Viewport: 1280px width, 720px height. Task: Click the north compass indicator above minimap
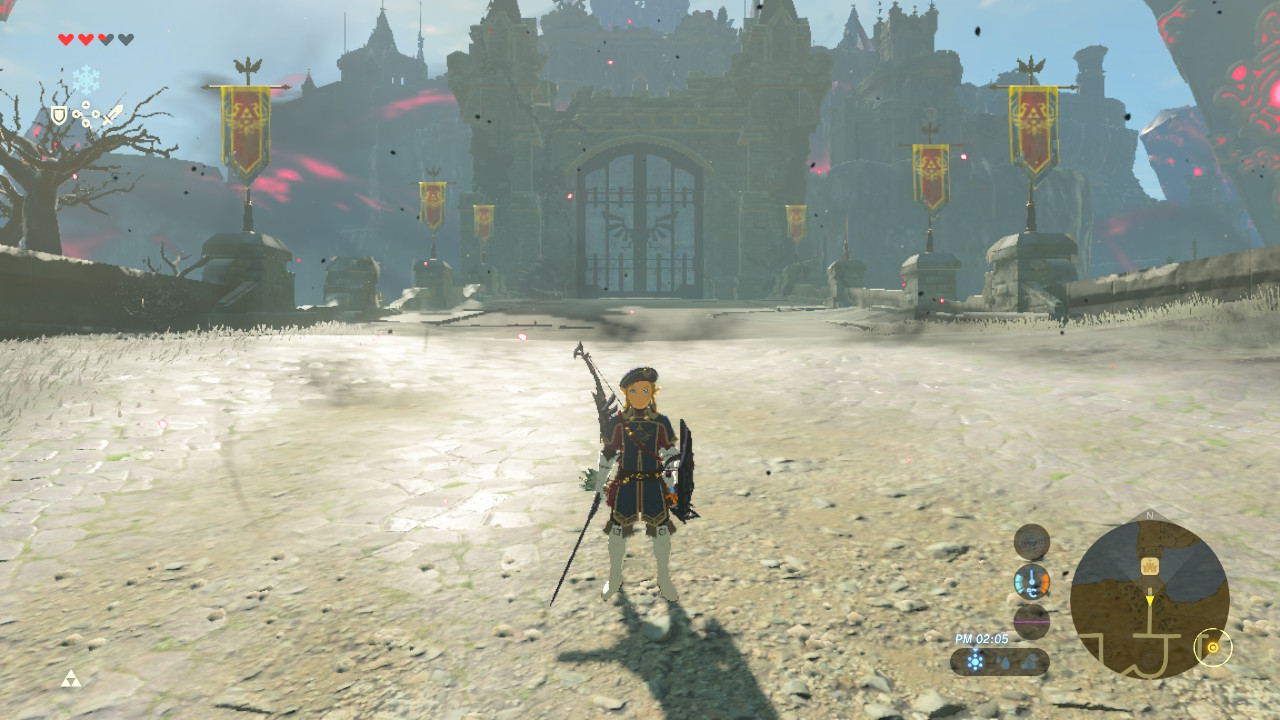point(1149,516)
